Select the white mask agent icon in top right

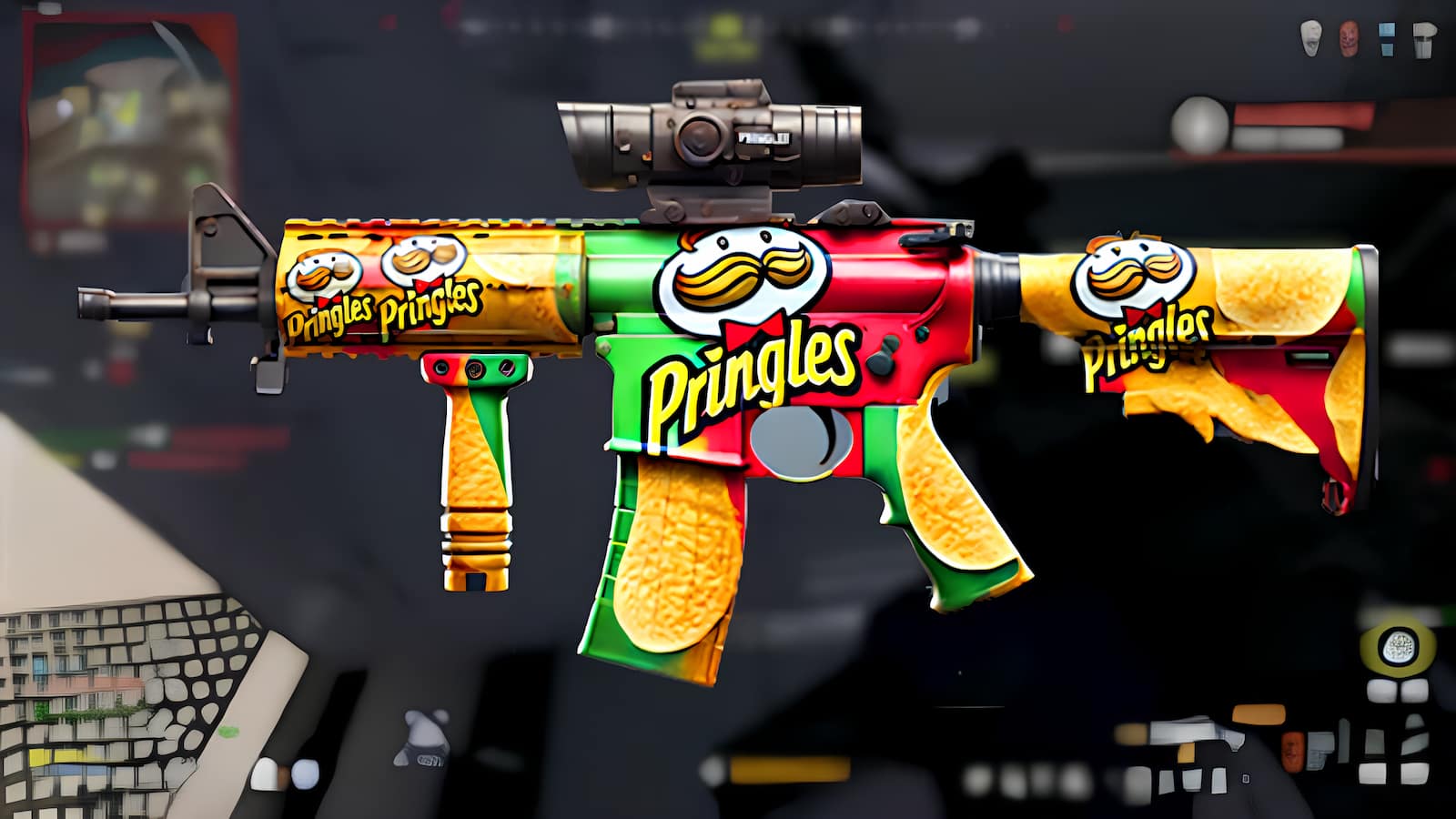tap(1309, 36)
